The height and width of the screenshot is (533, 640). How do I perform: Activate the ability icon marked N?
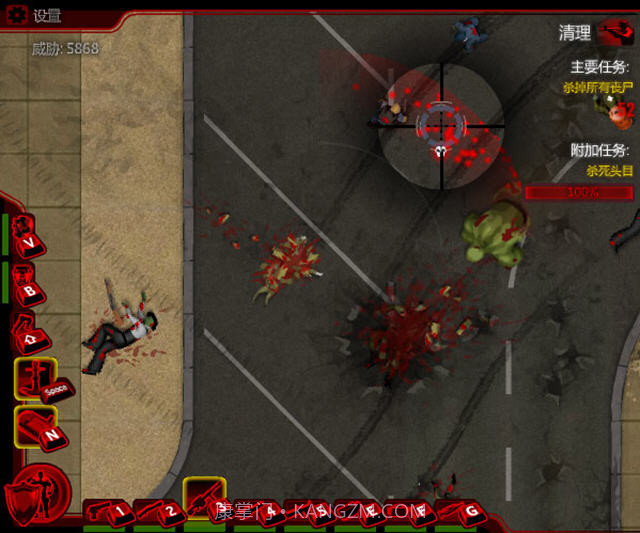[x=34, y=427]
